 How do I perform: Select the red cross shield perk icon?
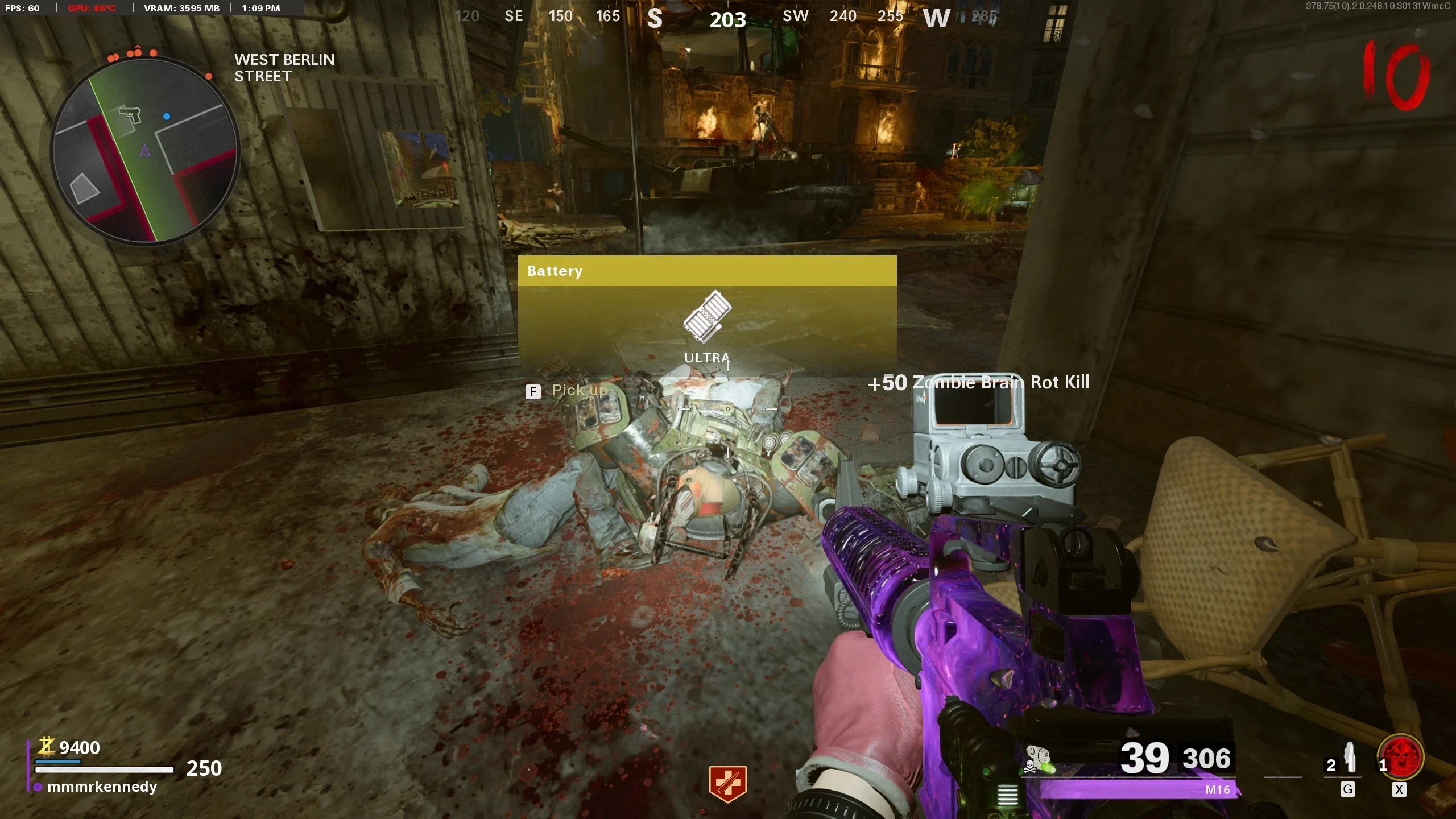(727, 783)
